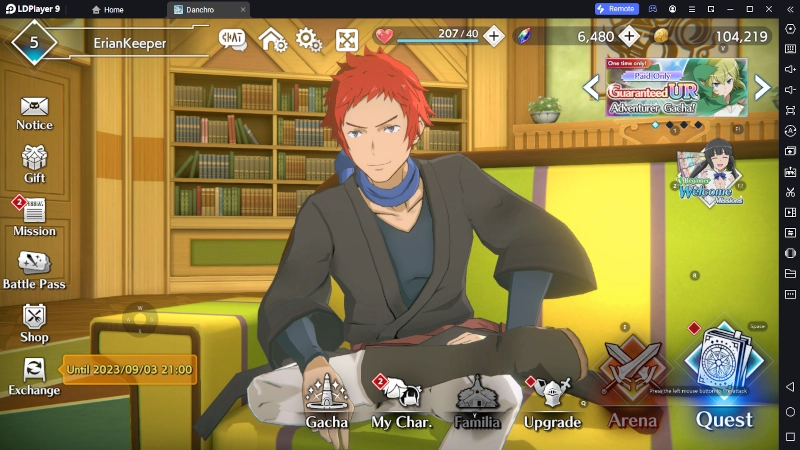The height and width of the screenshot is (450, 800).
Task: Switch to the LDPlayer Home tab
Action: tap(107, 9)
